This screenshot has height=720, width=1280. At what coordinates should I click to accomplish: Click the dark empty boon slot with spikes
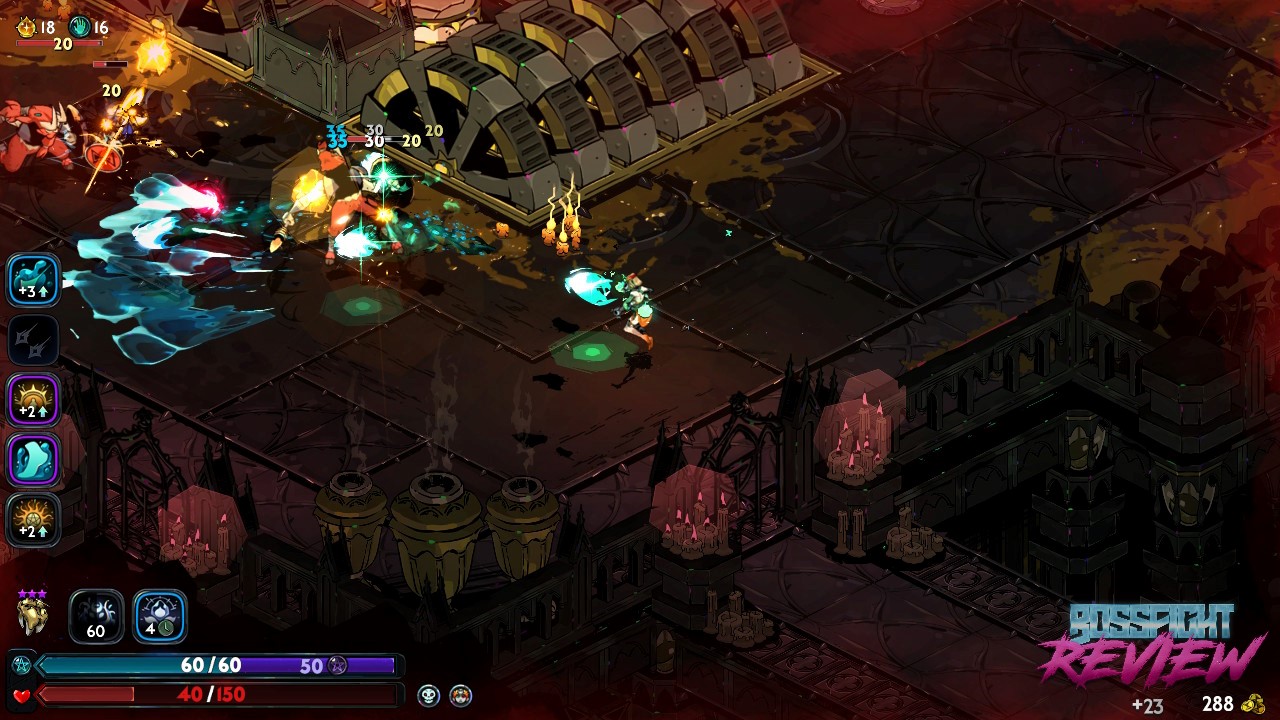click(x=34, y=340)
